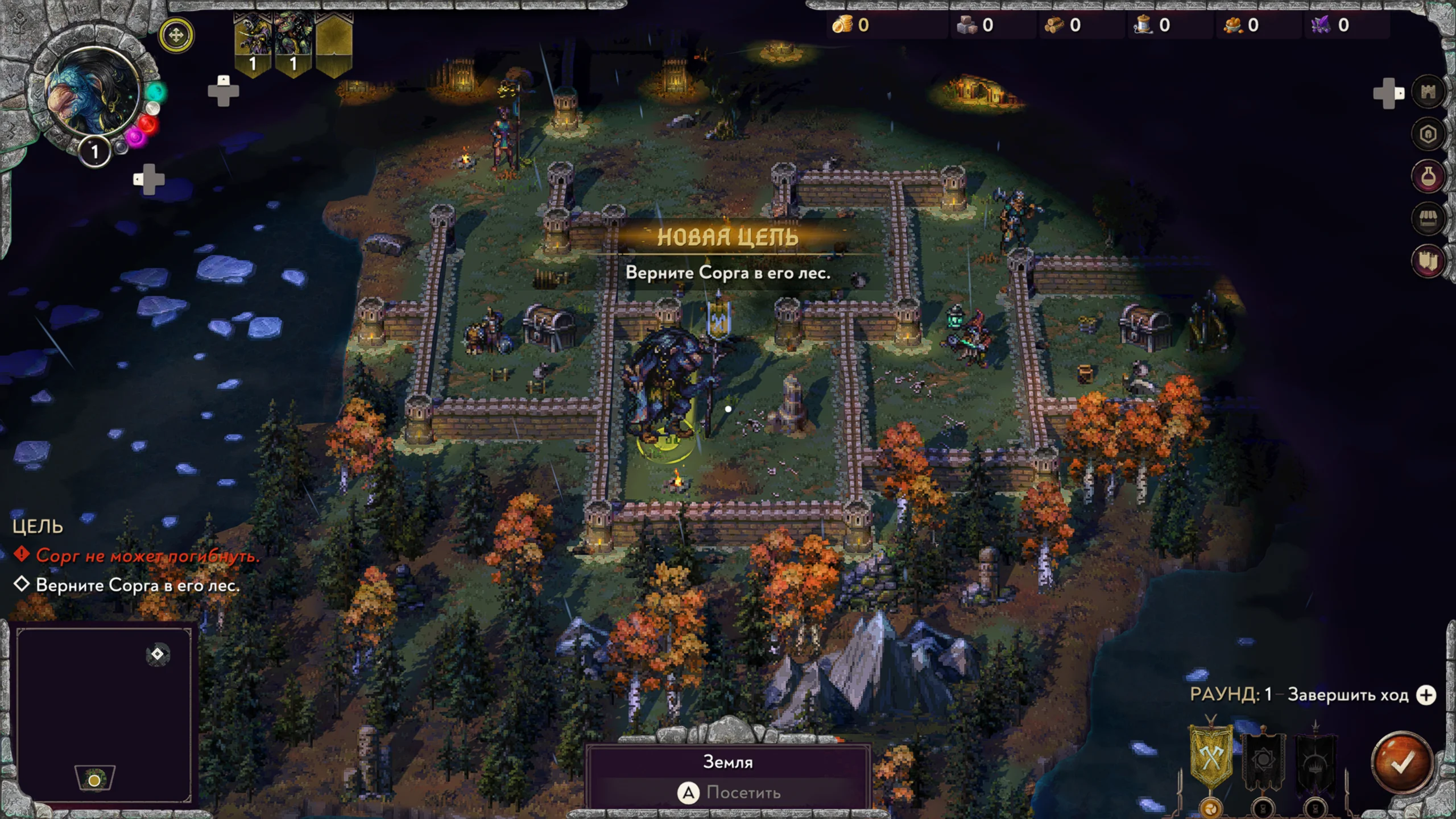Select the blue troll wielder portrait
1456x819 pixels.
92,92
